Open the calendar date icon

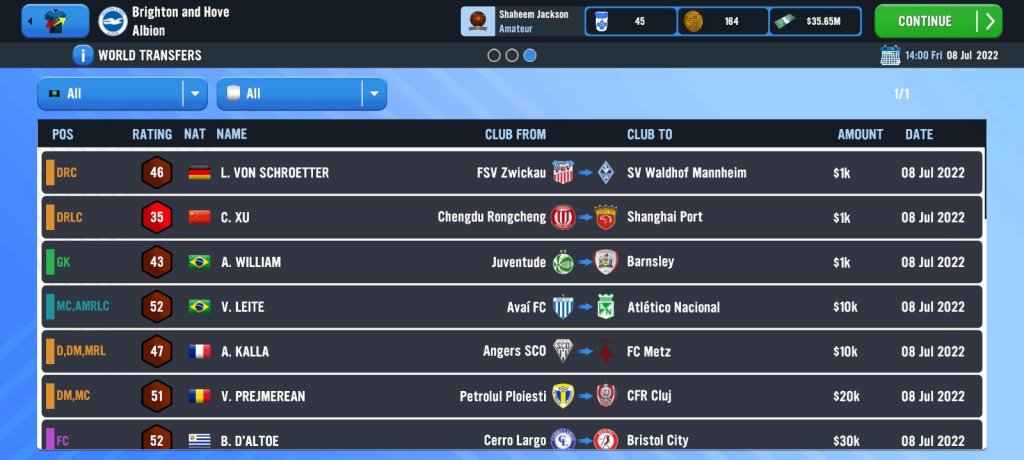[889, 55]
